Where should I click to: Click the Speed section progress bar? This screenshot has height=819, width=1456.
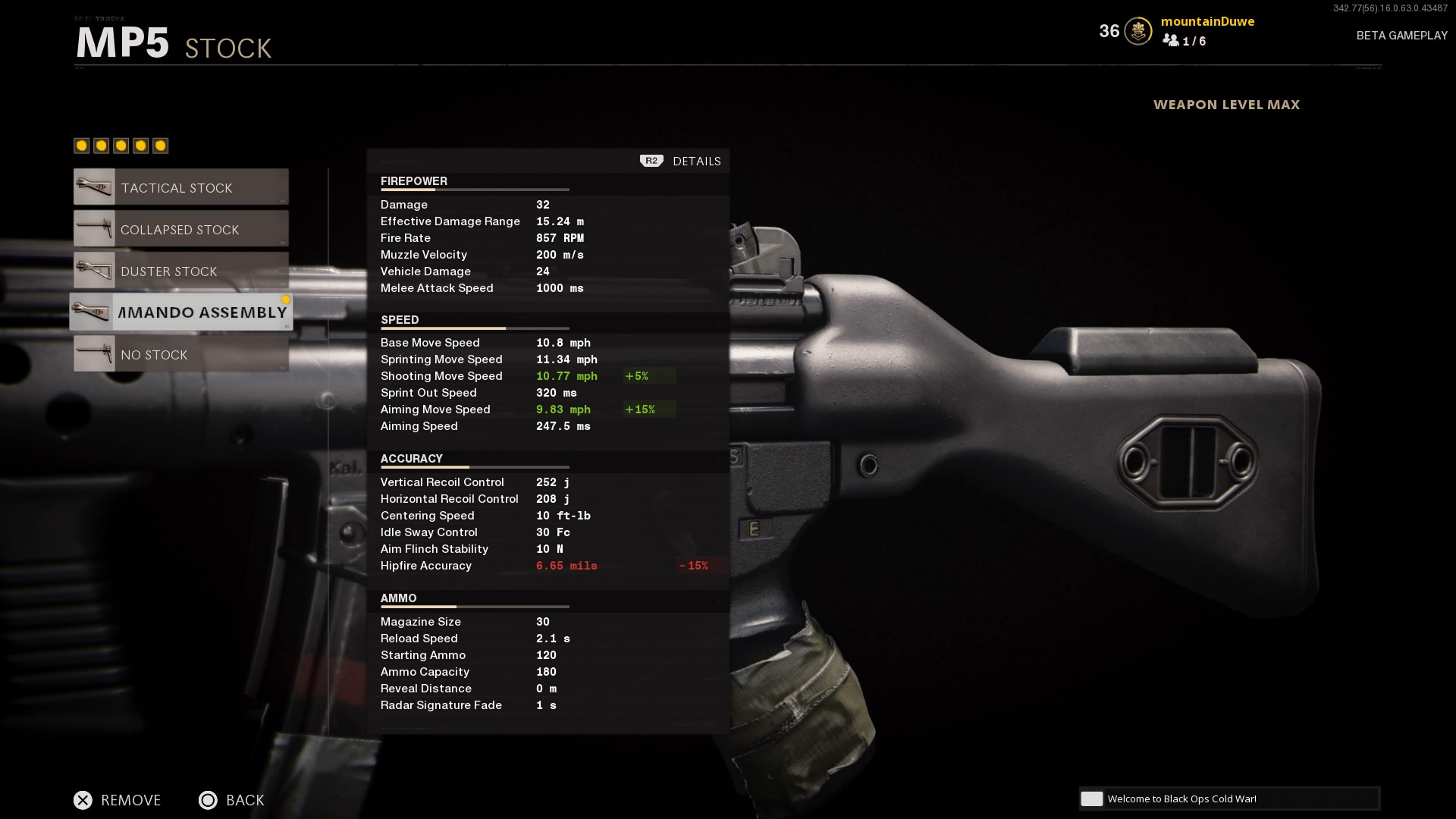coord(475,329)
